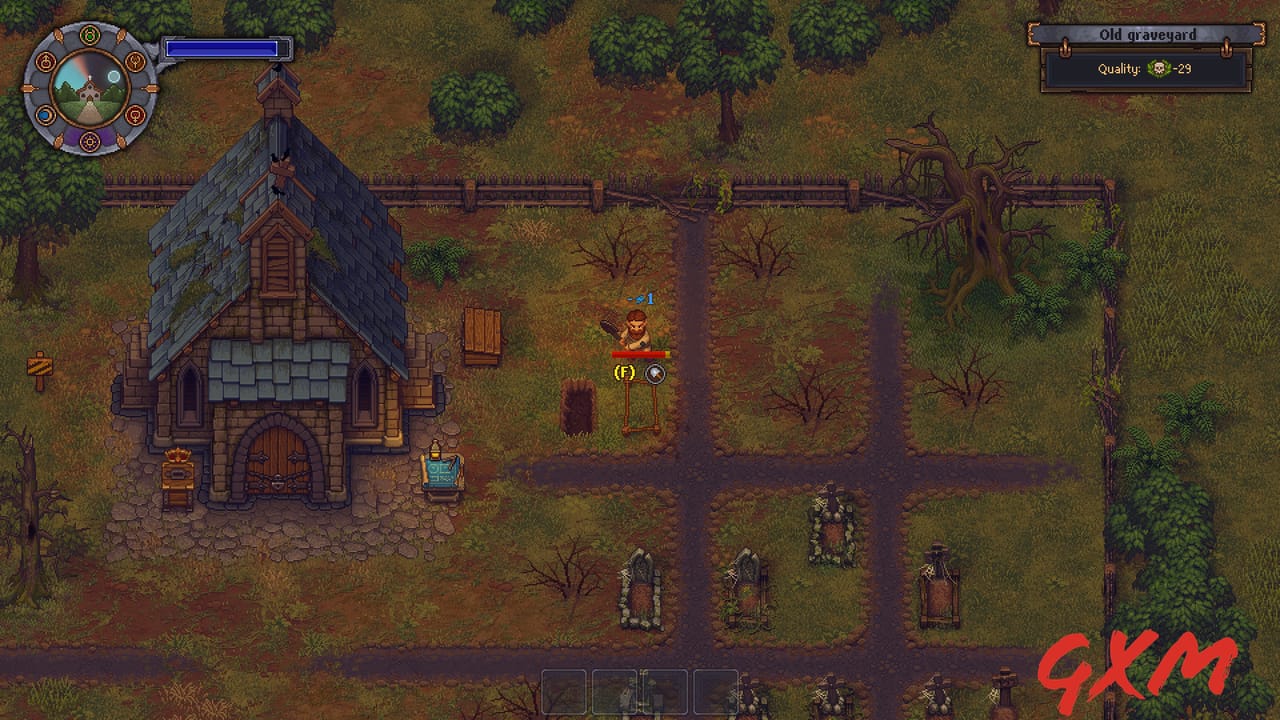
Task: Click the blue XP progress bar
Action: click(223, 47)
